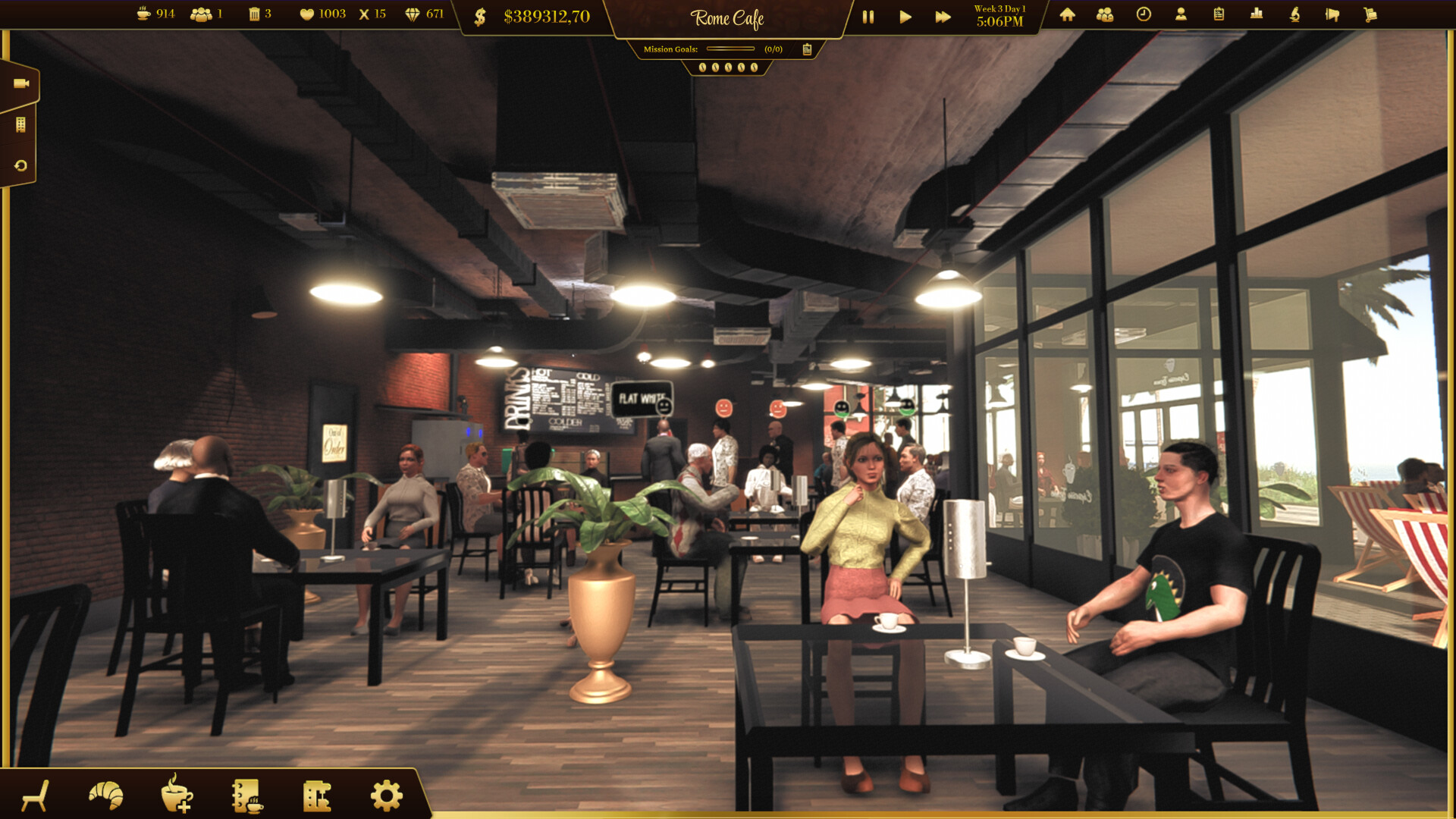The image size is (1456, 819).
Task: Click the Rome Cafe name banner
Action: pos(727,17)
